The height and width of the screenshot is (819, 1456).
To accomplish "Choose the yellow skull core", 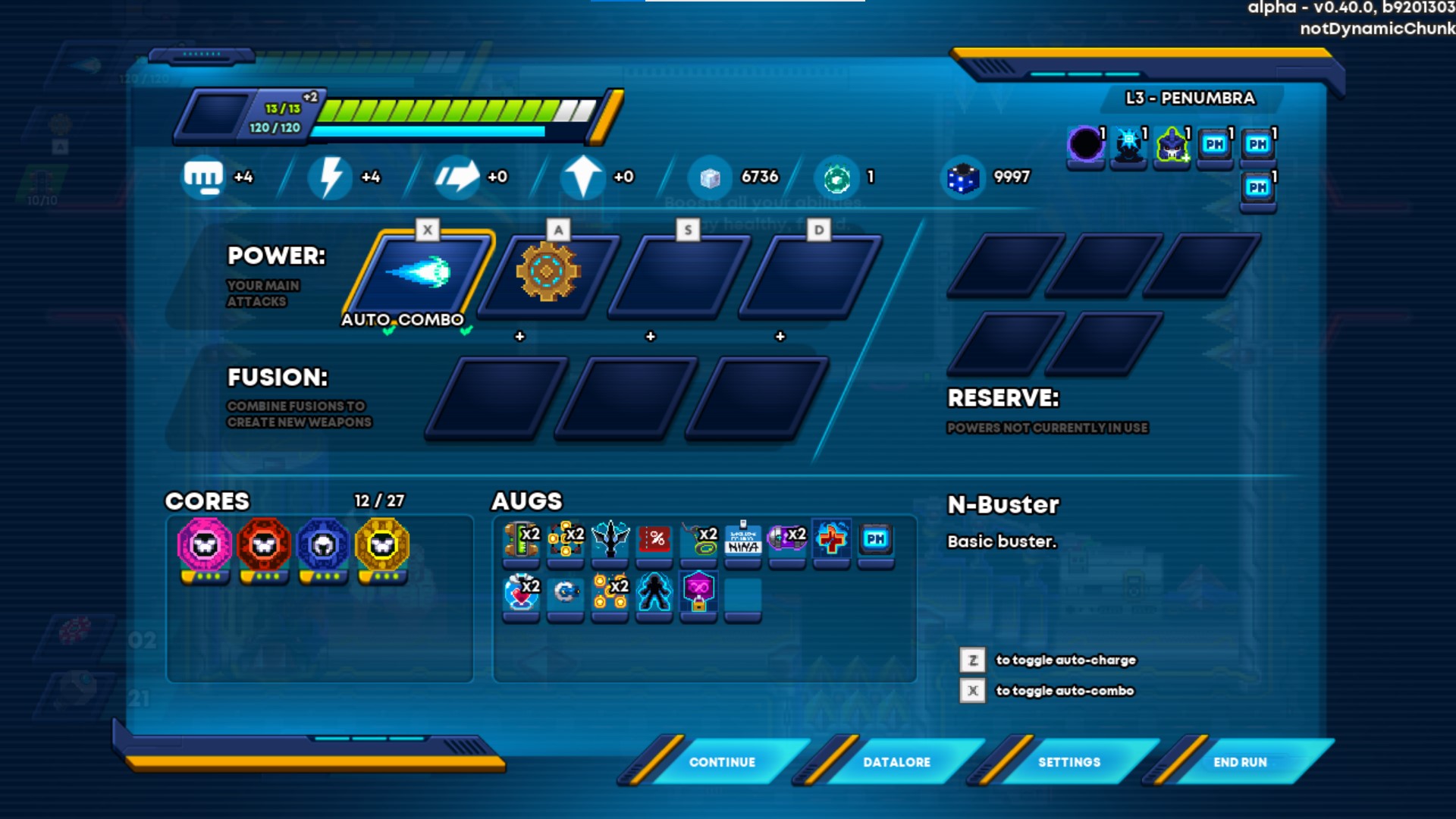I will [x=382, y=545].
